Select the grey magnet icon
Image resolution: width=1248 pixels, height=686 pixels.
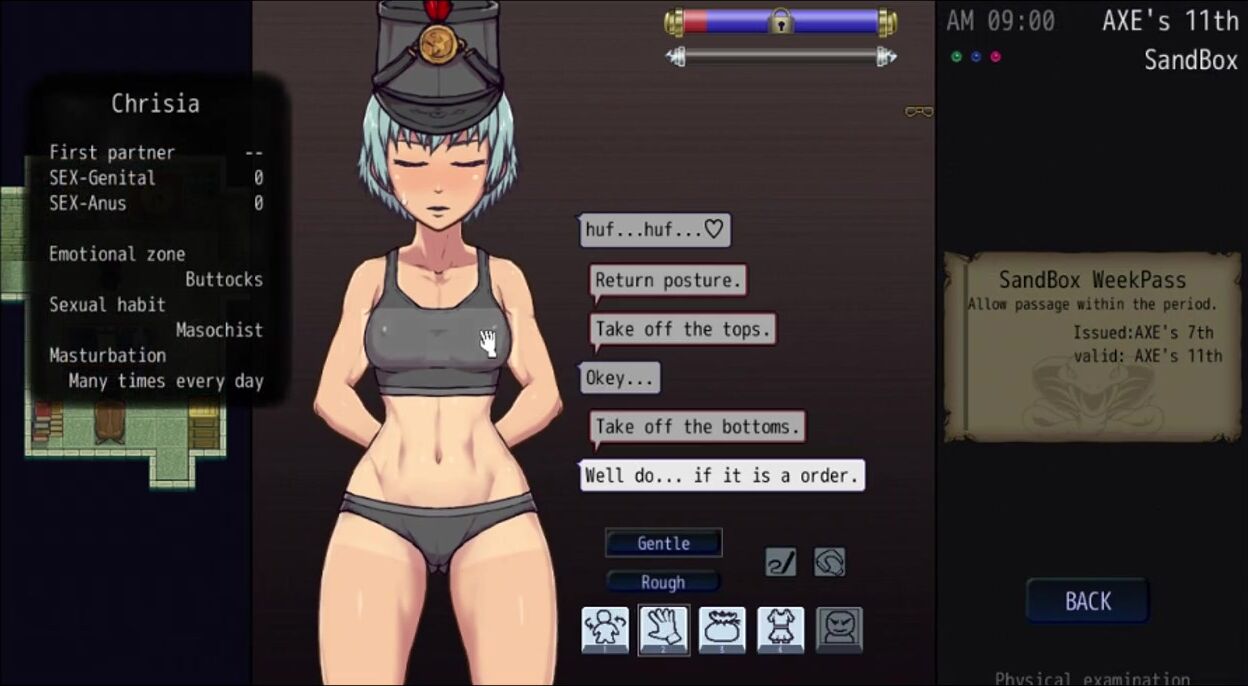point(829,562)
